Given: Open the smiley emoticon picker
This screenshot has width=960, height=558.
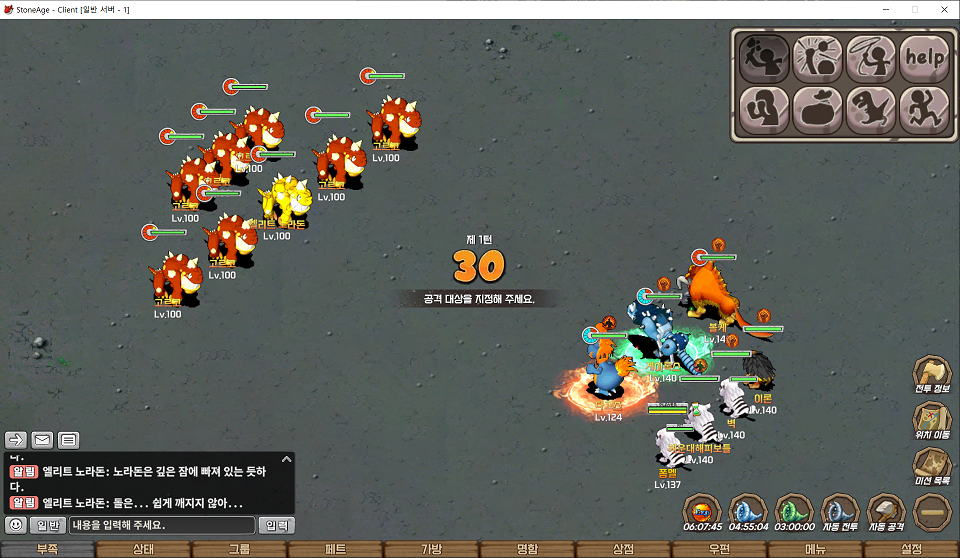Looking at the screenshot, I should pyautogui.click(x=16, y=525).
